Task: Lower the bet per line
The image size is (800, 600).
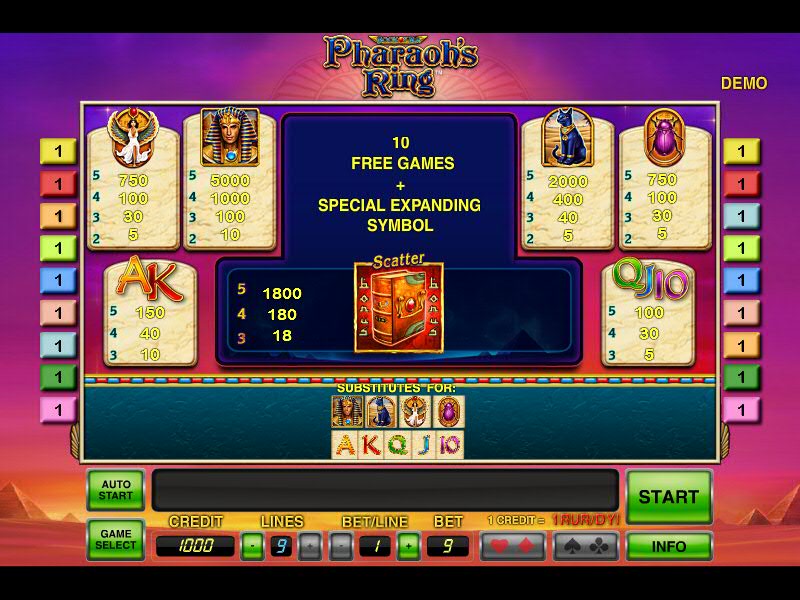Action: pos(341,546)
